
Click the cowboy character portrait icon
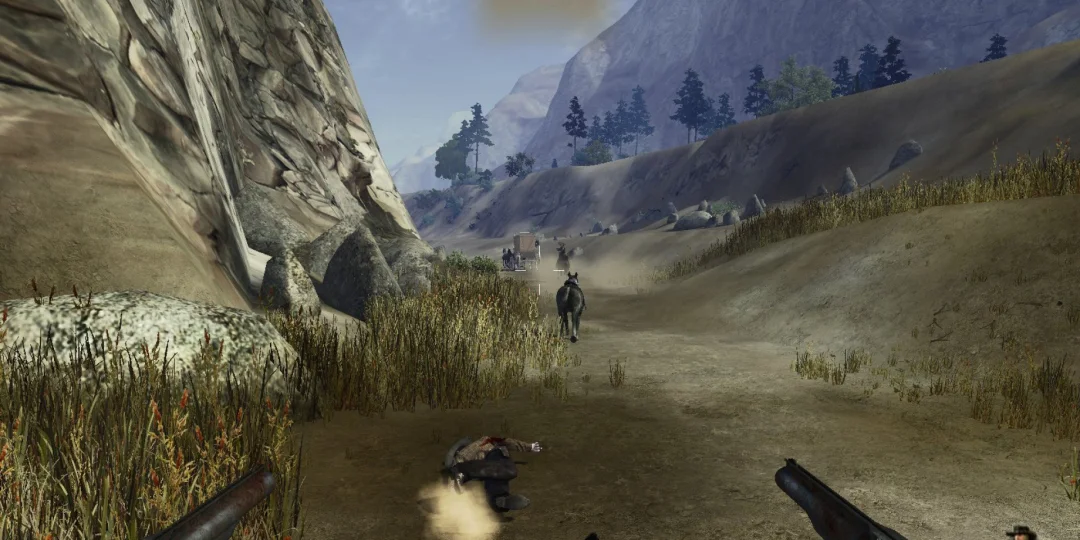[x=1021, y=532]
